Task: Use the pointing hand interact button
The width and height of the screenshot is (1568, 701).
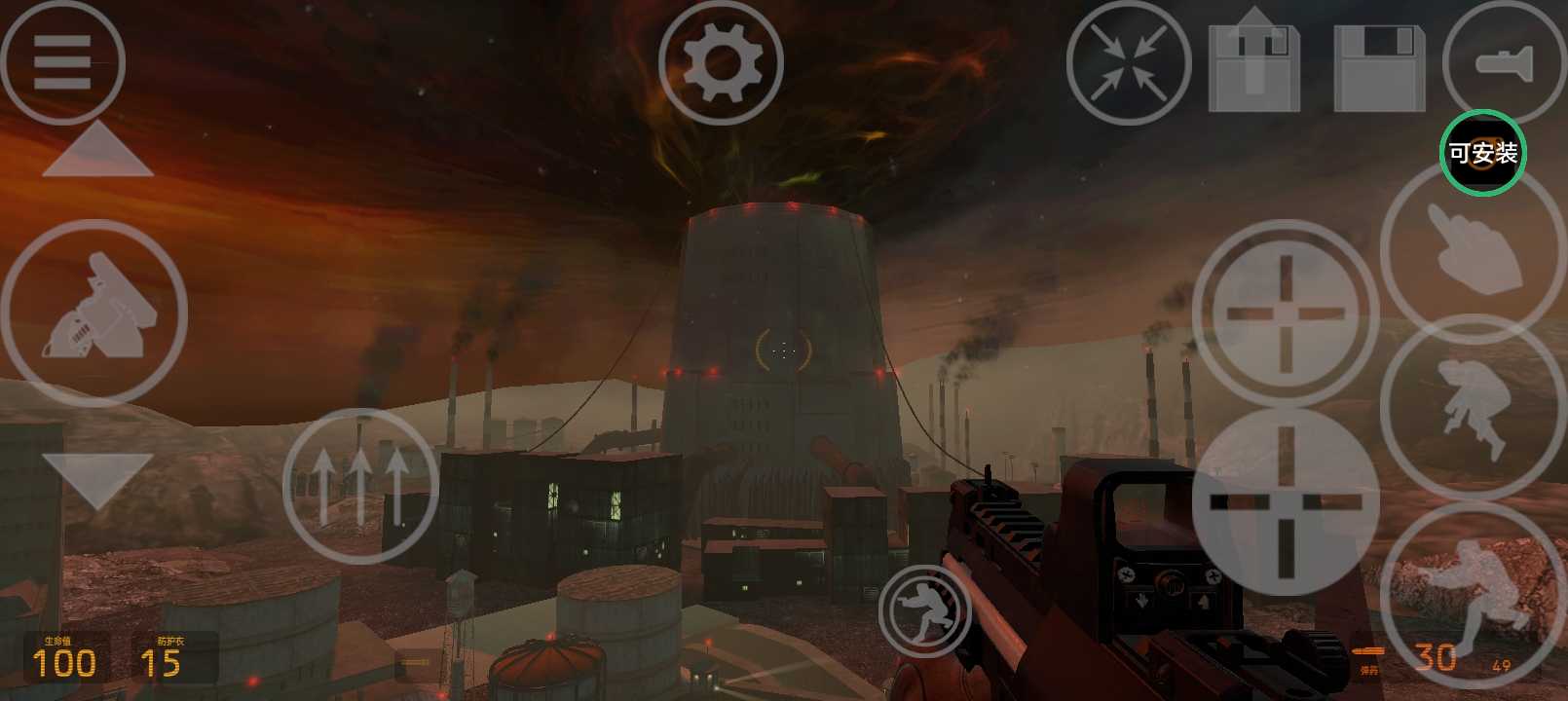Action: (1473, 248)
